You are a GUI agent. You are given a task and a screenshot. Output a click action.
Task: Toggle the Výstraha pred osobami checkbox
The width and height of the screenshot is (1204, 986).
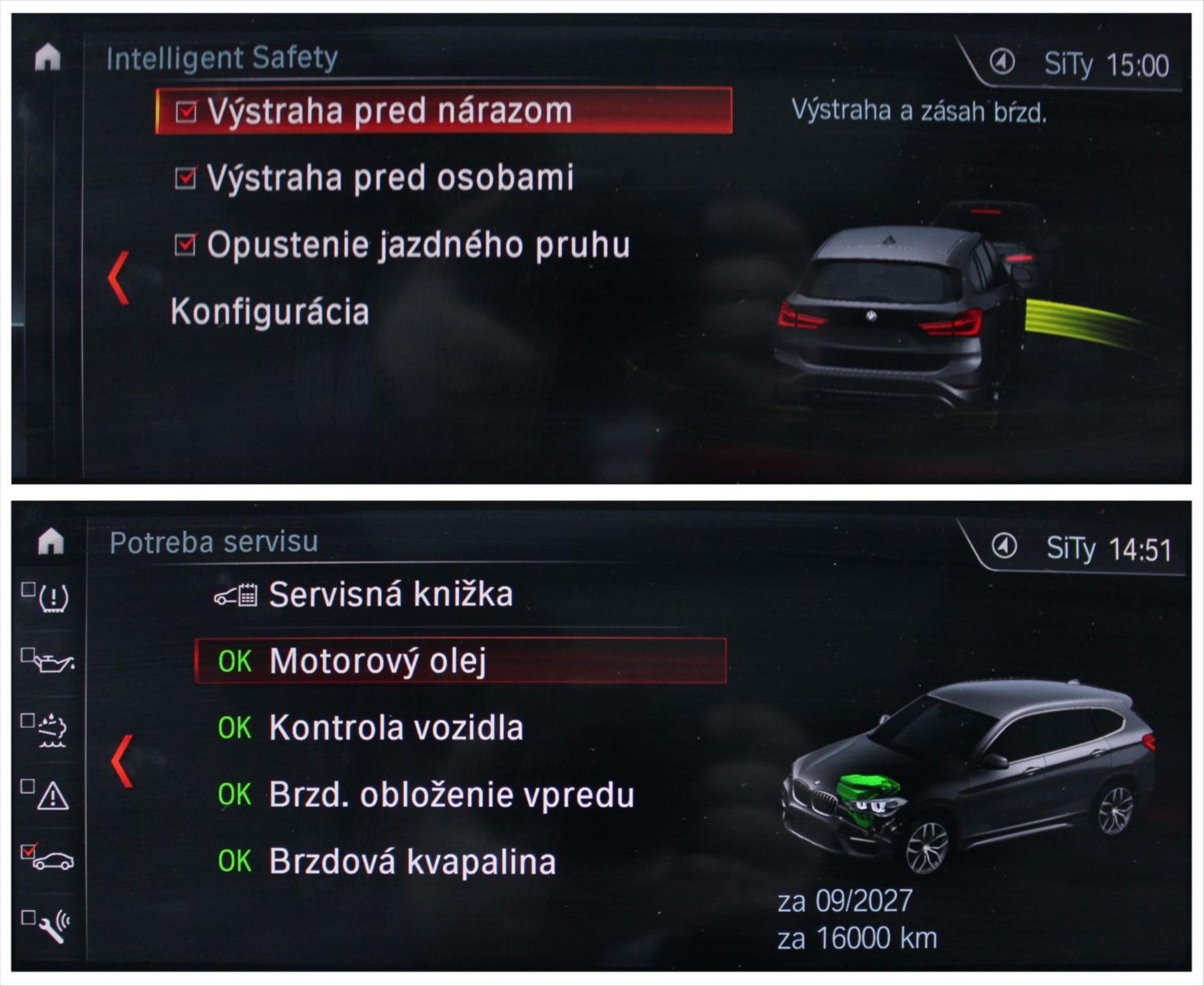tap(186, 178)
